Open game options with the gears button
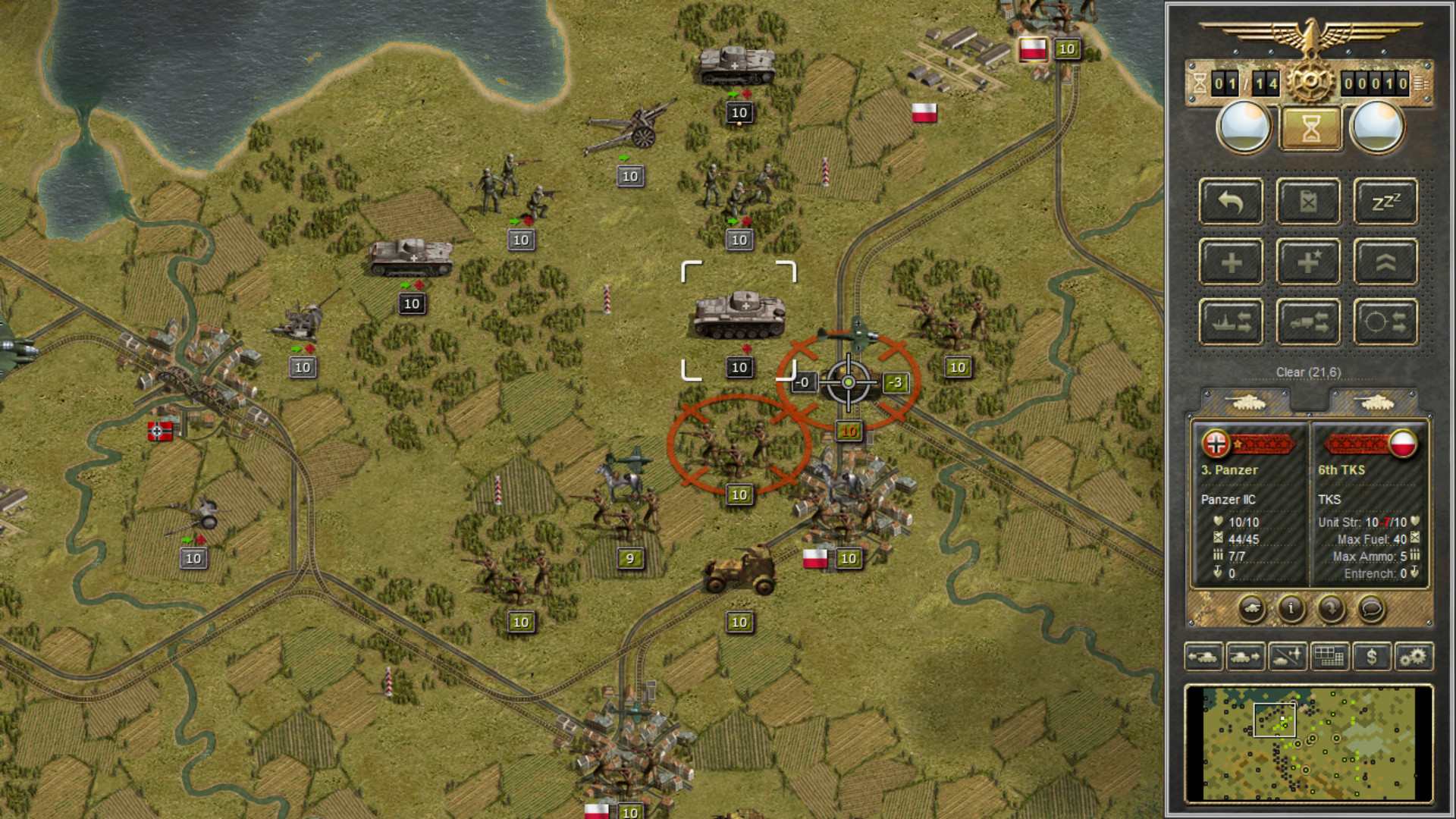 [1413, 657]
